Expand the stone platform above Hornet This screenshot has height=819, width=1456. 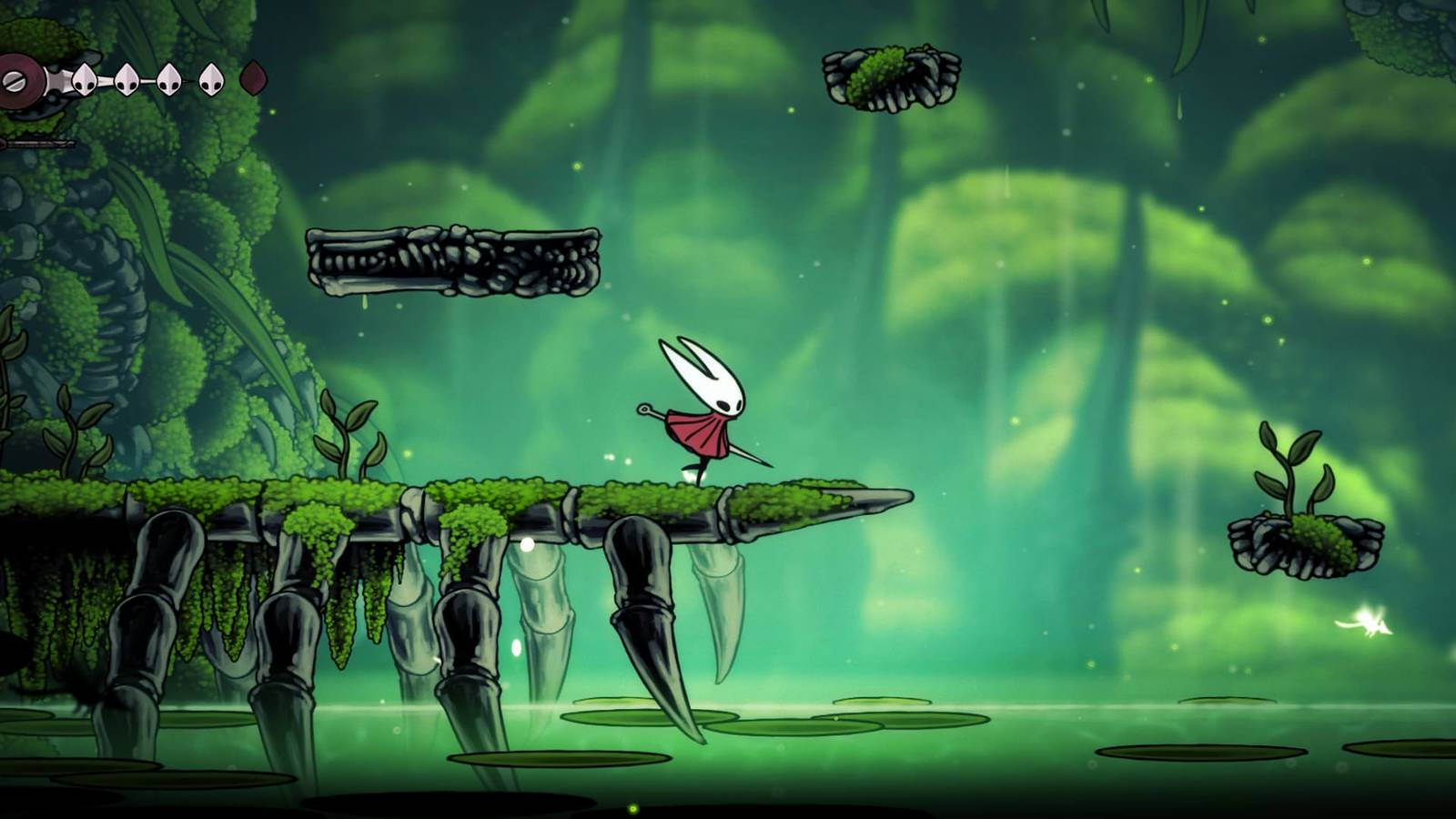[x=455, y=259]
